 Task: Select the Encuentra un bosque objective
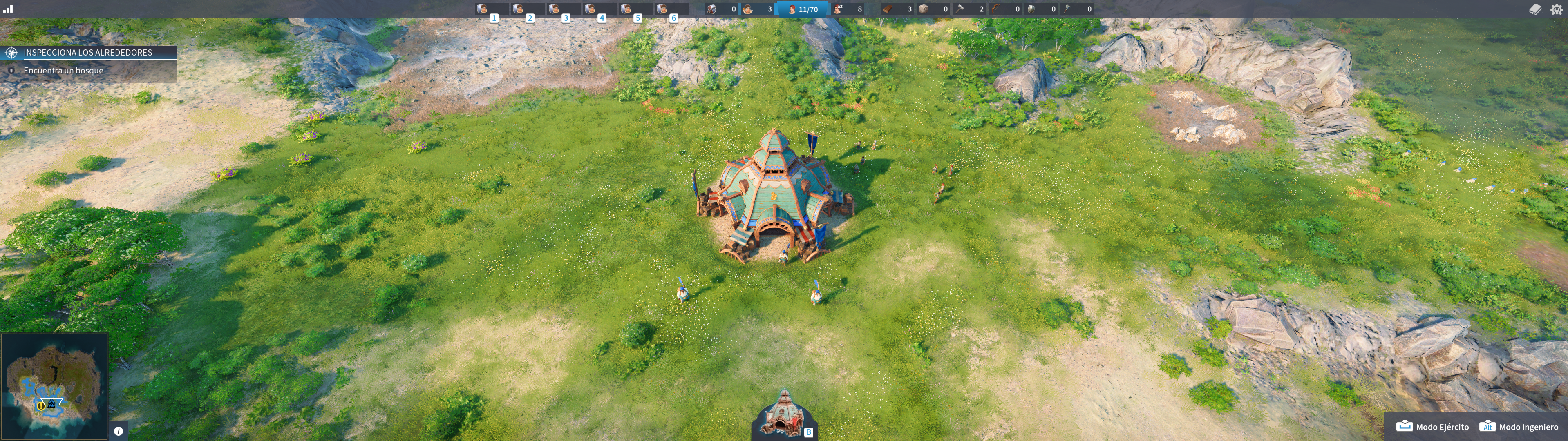click(x=64, y=71)
